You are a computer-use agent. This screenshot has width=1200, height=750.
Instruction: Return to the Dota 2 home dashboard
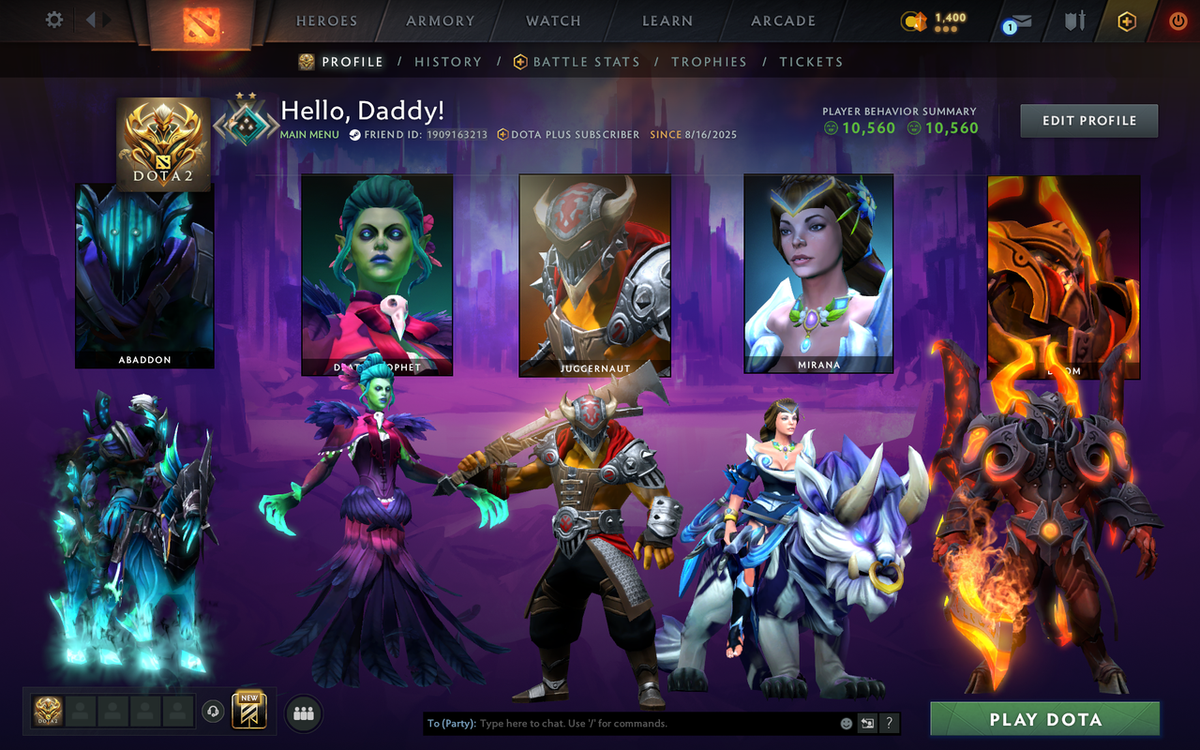[199, 23]
